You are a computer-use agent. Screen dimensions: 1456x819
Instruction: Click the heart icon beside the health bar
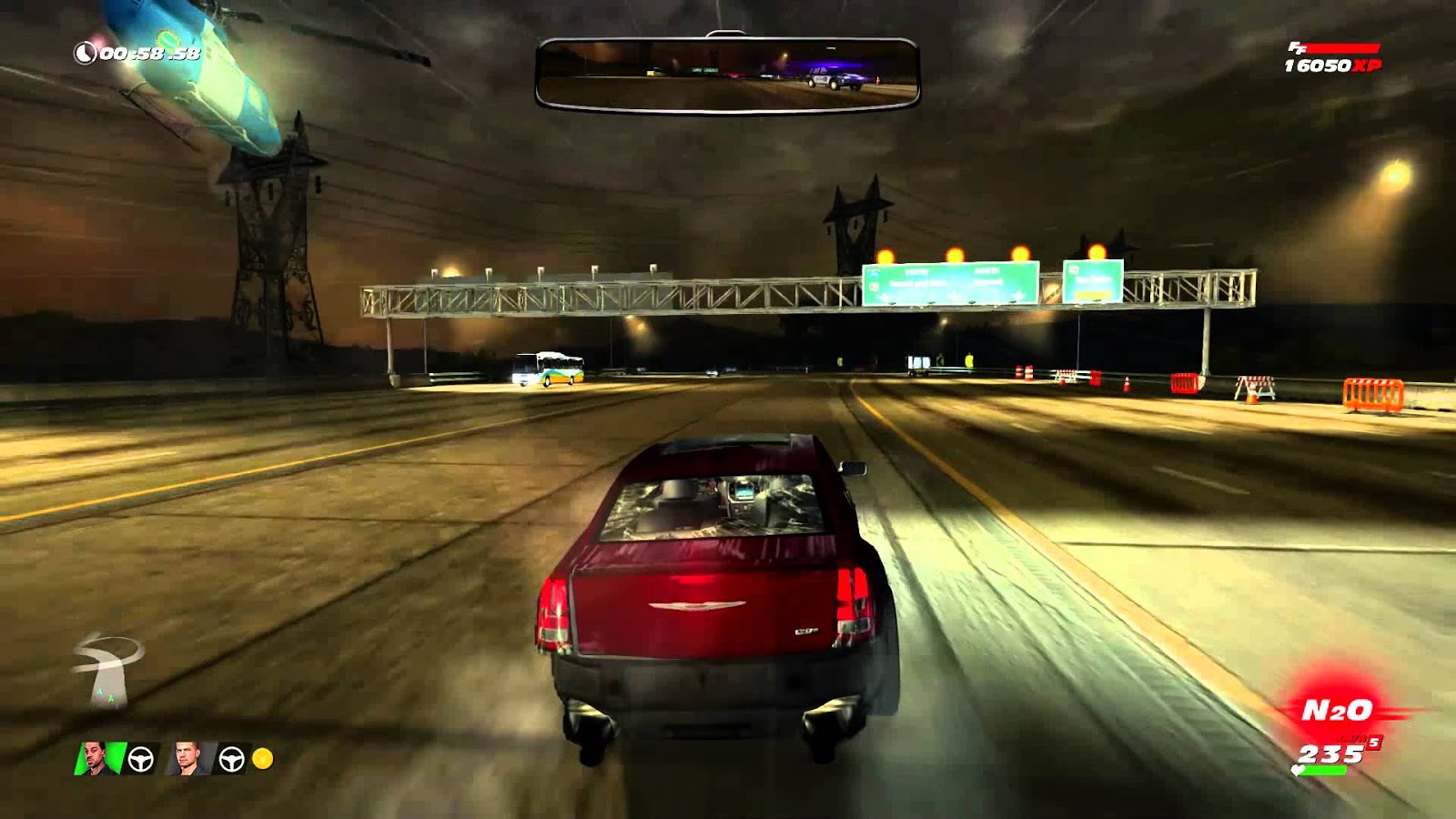[1298, 771]
